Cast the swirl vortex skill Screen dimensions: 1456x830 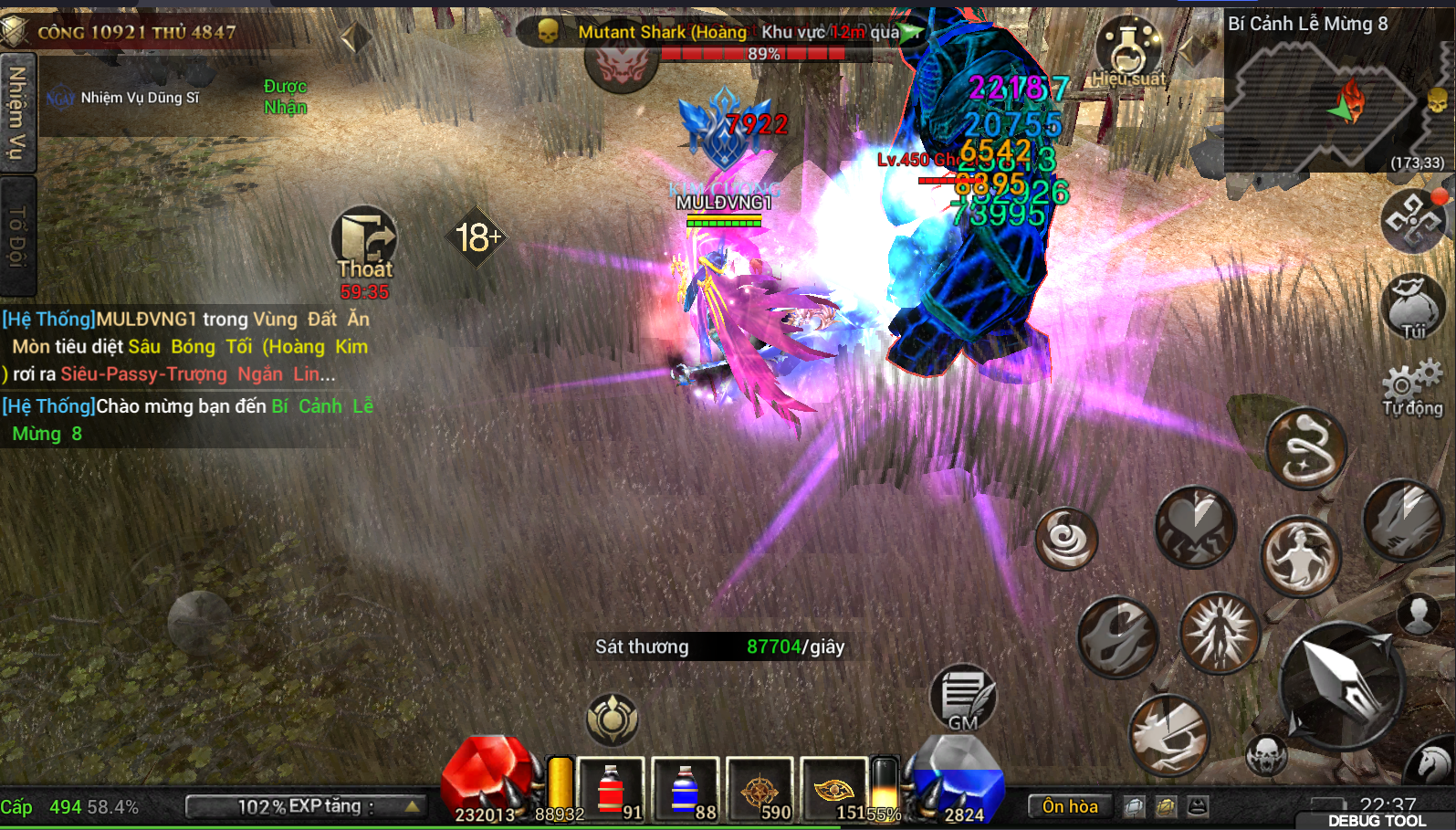pyautogui.click(x=1066, y=539)
